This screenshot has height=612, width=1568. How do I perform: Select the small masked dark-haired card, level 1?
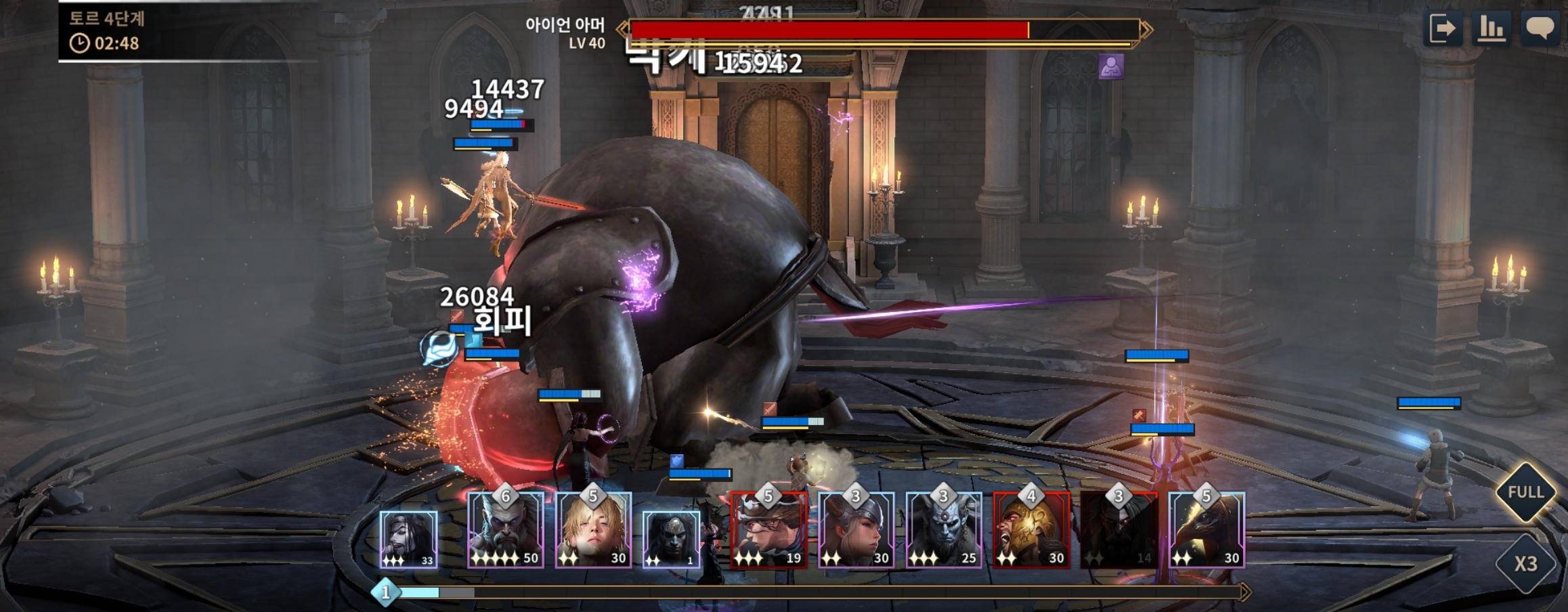(670, 540)
